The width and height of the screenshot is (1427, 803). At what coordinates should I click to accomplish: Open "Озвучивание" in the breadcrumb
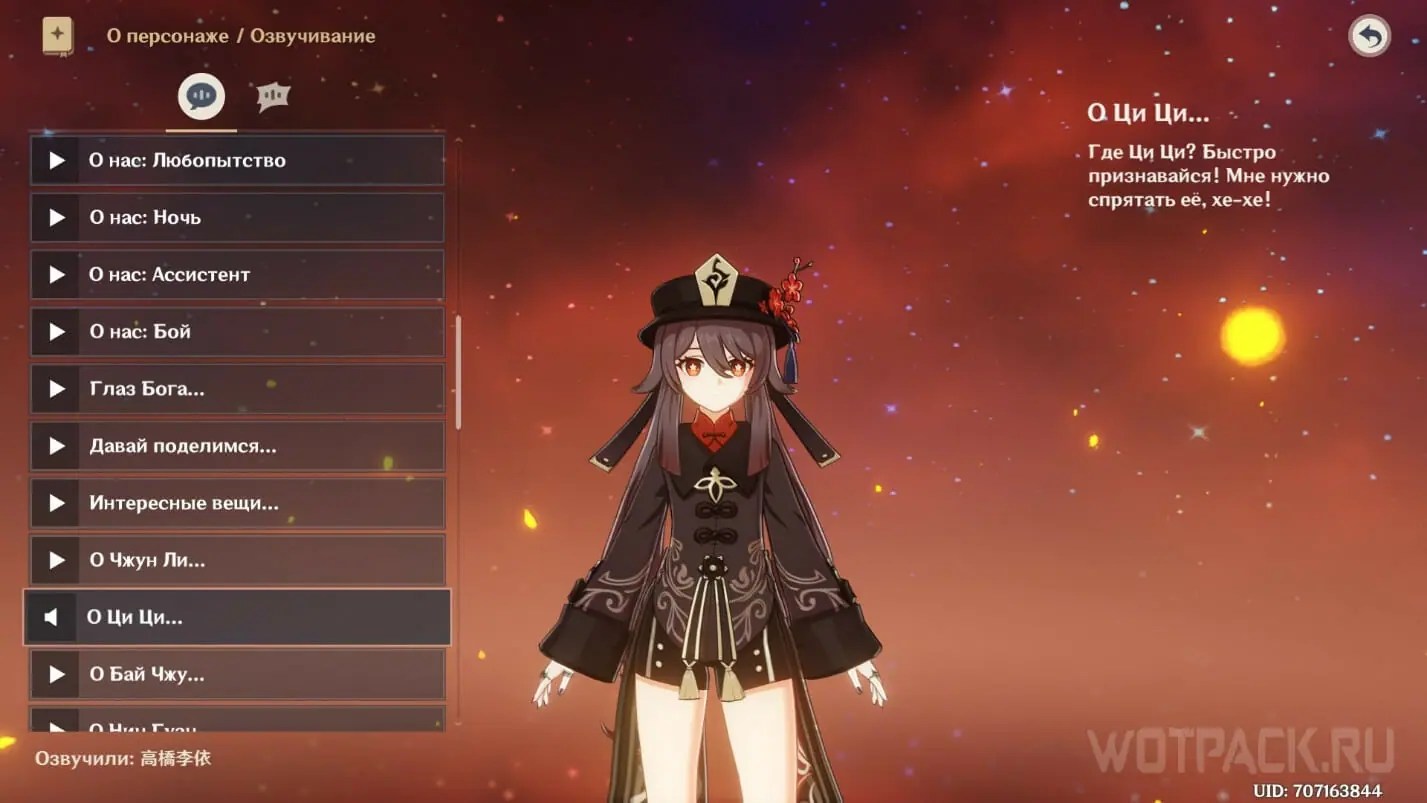pos(314,35)
